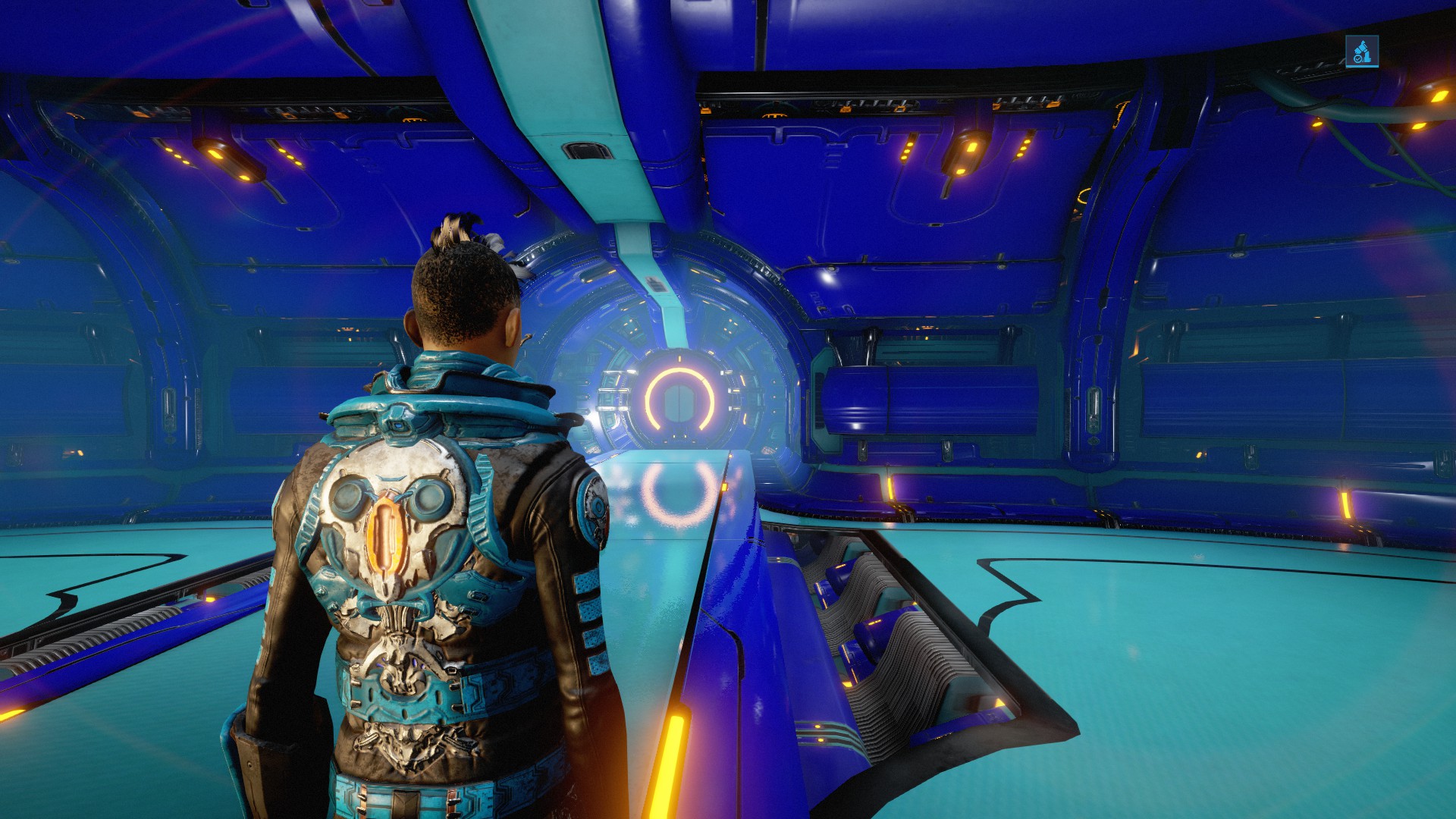Open the Foundry build-complete notification icon
Viewport: 1456px width, 819px height.
[x=1361, y=52]
